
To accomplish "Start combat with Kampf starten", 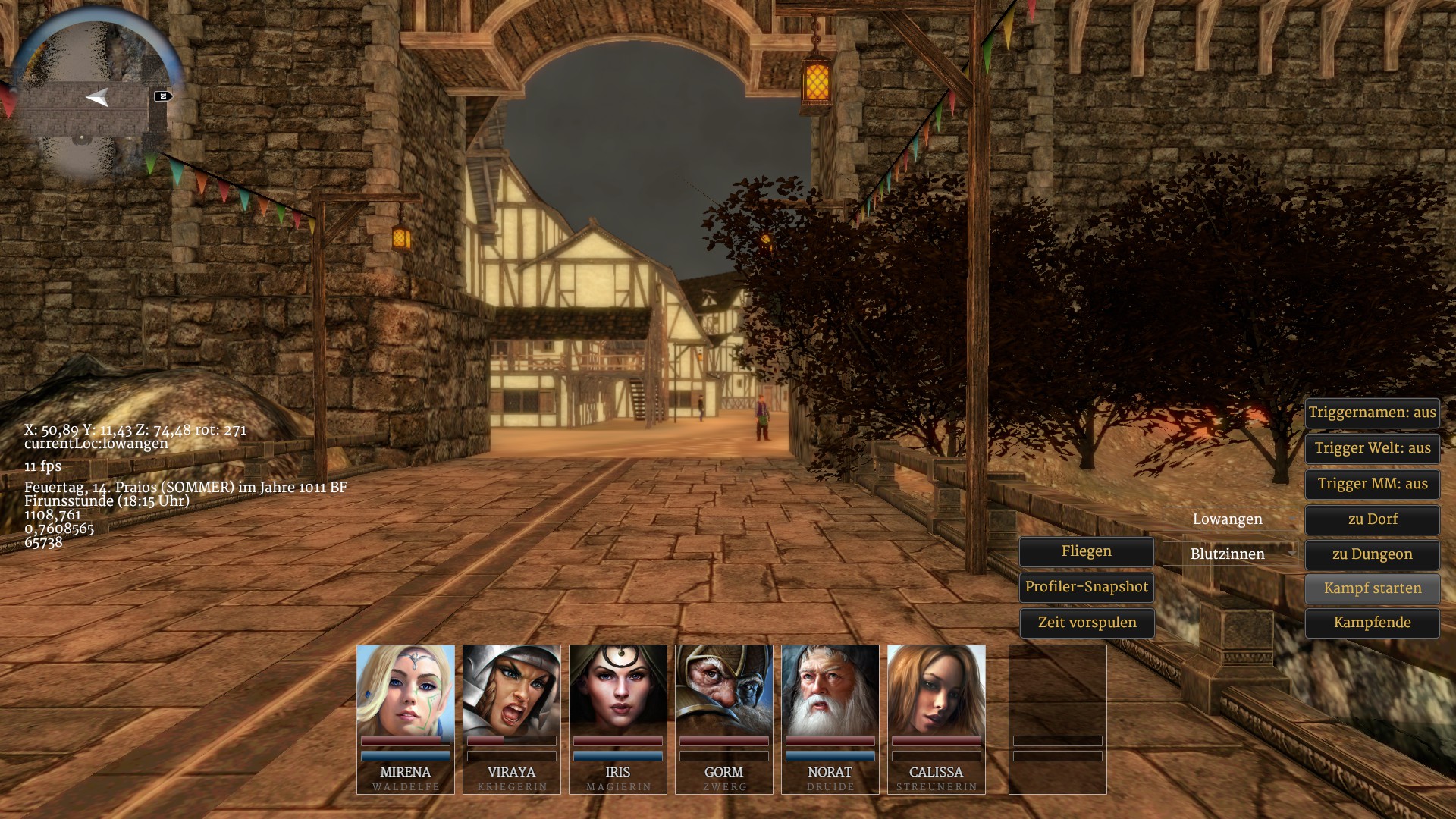I will tap(1372, 588).
